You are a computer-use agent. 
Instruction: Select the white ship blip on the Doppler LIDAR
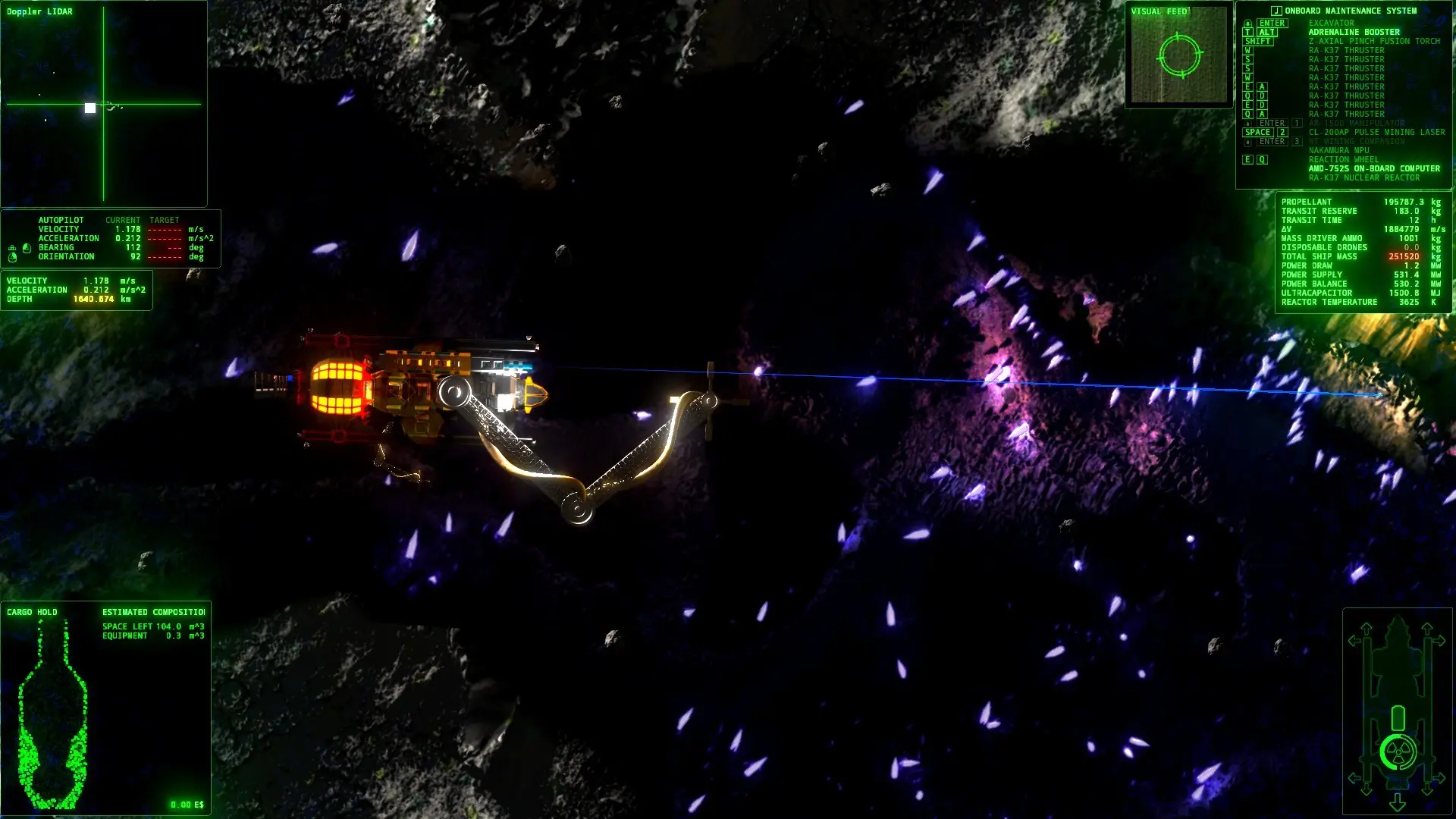[89, 108]
